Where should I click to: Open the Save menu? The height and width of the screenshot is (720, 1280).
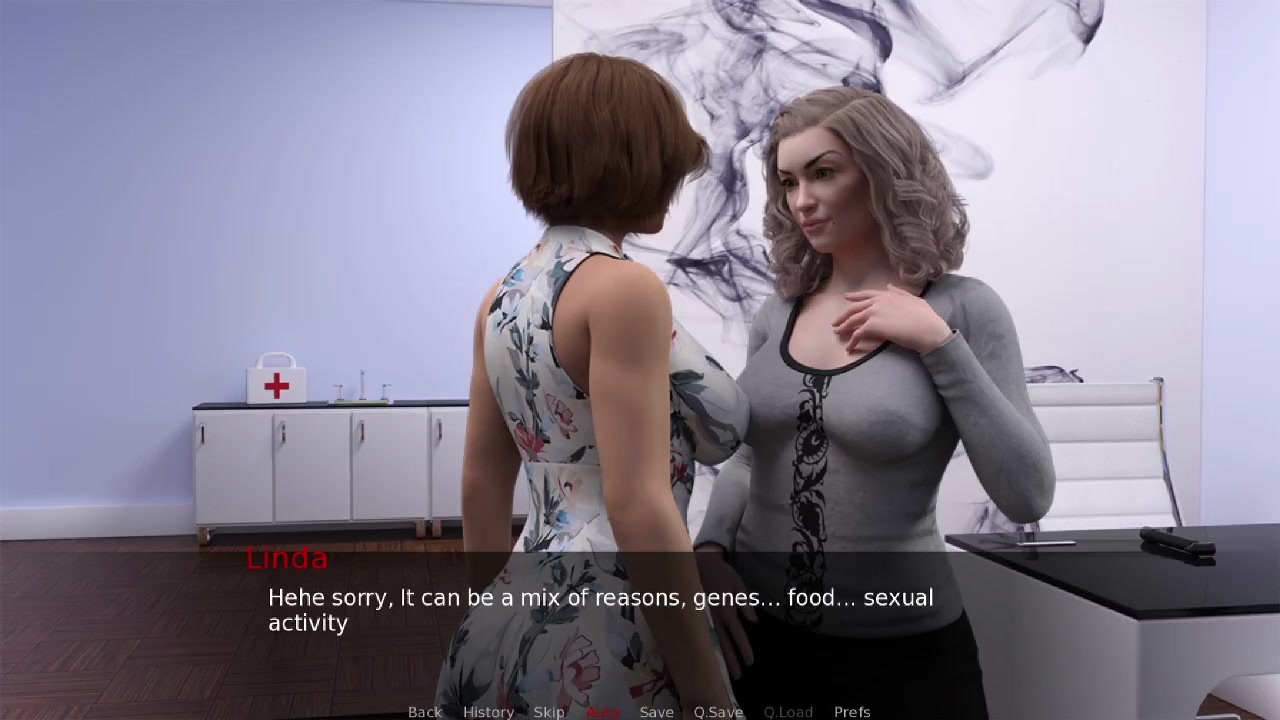[x=656, y=712]
